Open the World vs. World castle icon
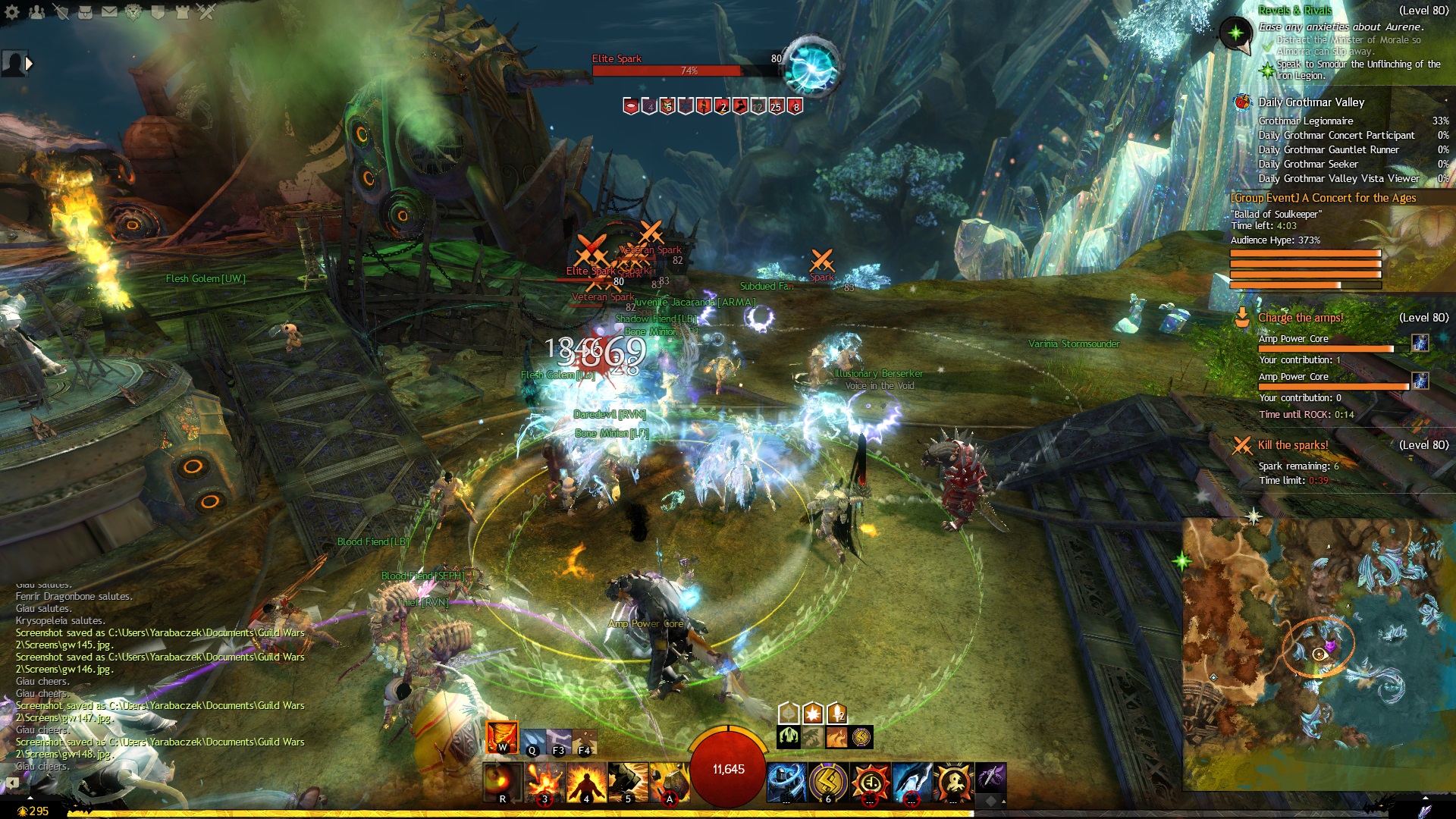The width and height of the screenshot is (1456, 819). tap(182, 12)
